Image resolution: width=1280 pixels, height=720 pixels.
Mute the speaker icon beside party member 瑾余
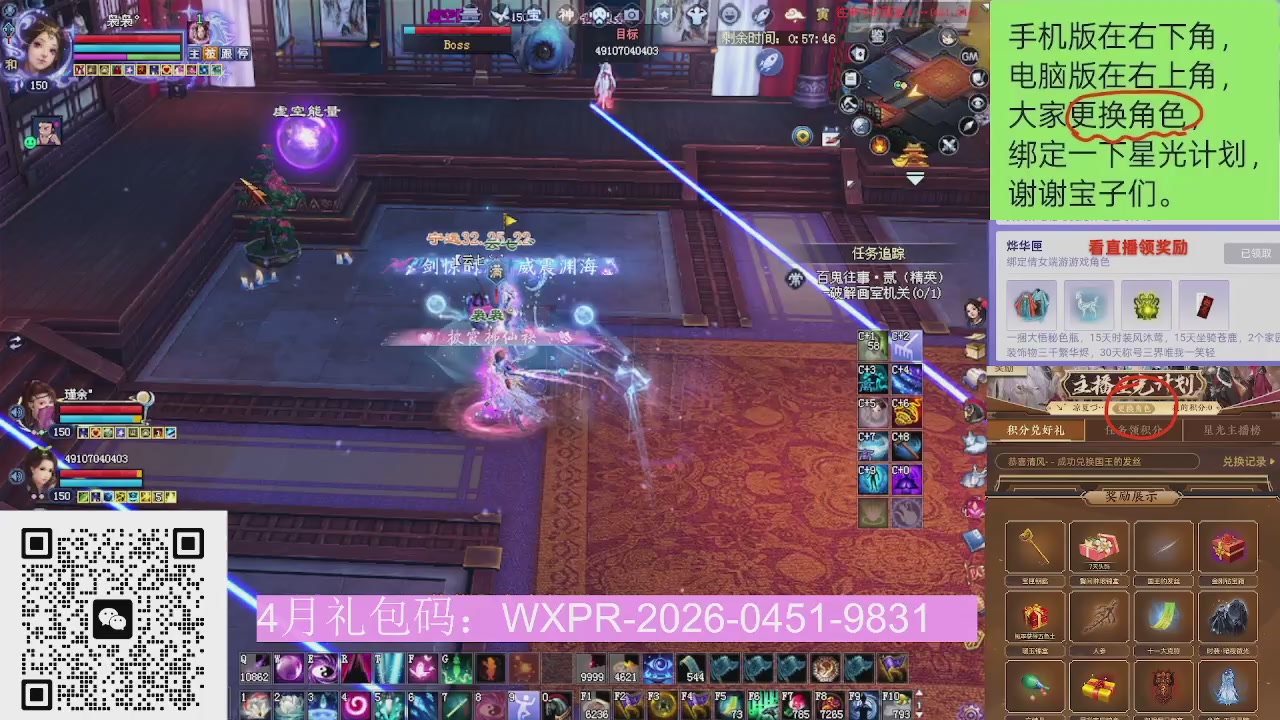click(16, 411)
